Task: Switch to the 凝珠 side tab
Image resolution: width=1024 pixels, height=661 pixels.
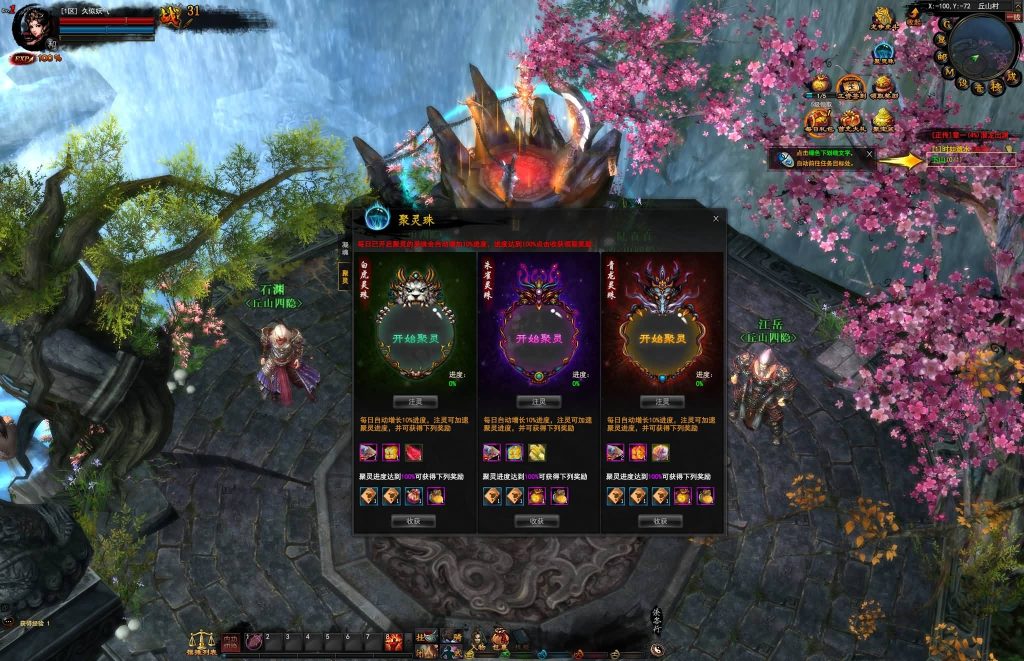Action: [345, 248]
